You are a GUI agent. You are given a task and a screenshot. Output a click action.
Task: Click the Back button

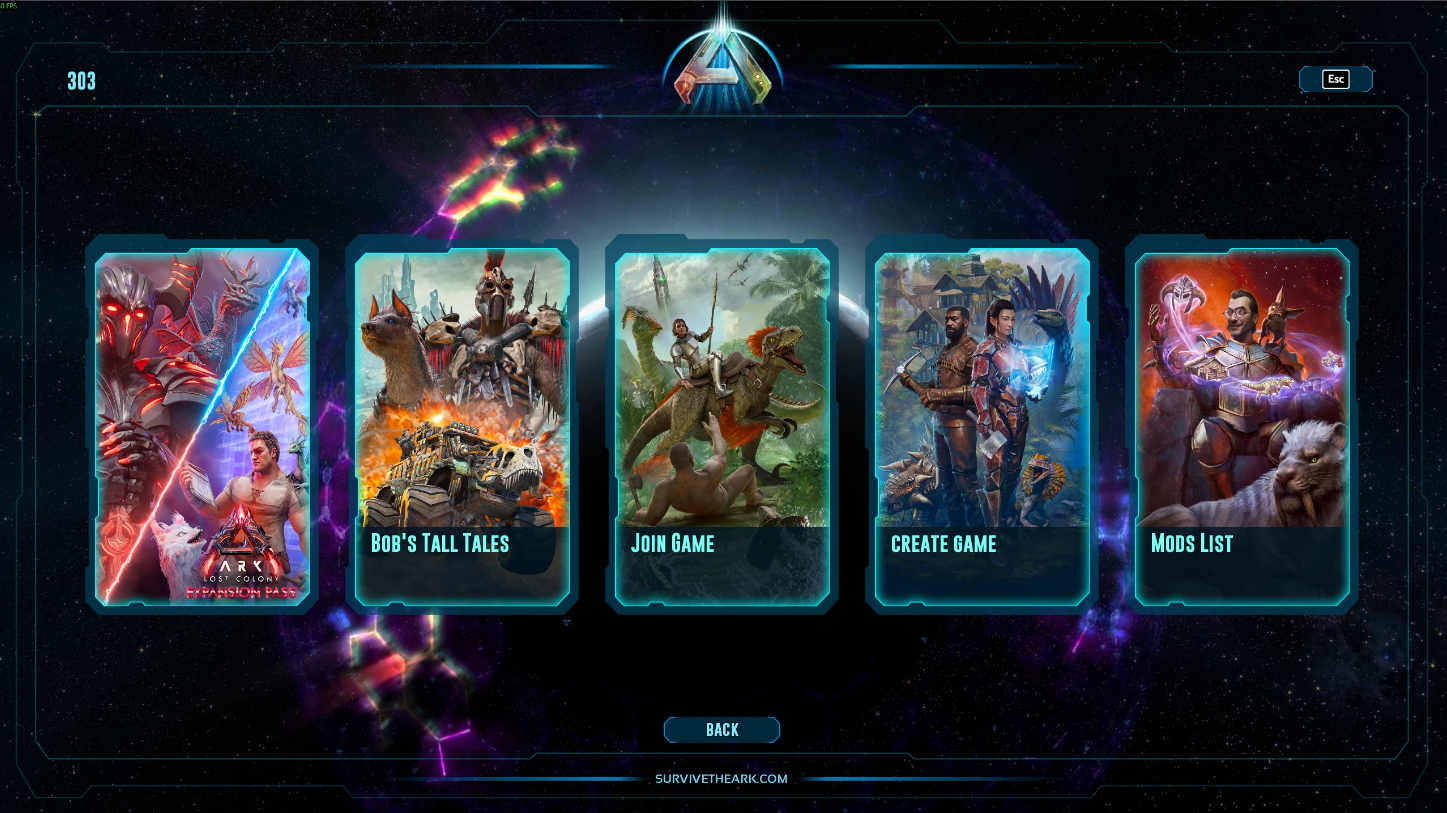pyautogui.click(x=722, y=730)
